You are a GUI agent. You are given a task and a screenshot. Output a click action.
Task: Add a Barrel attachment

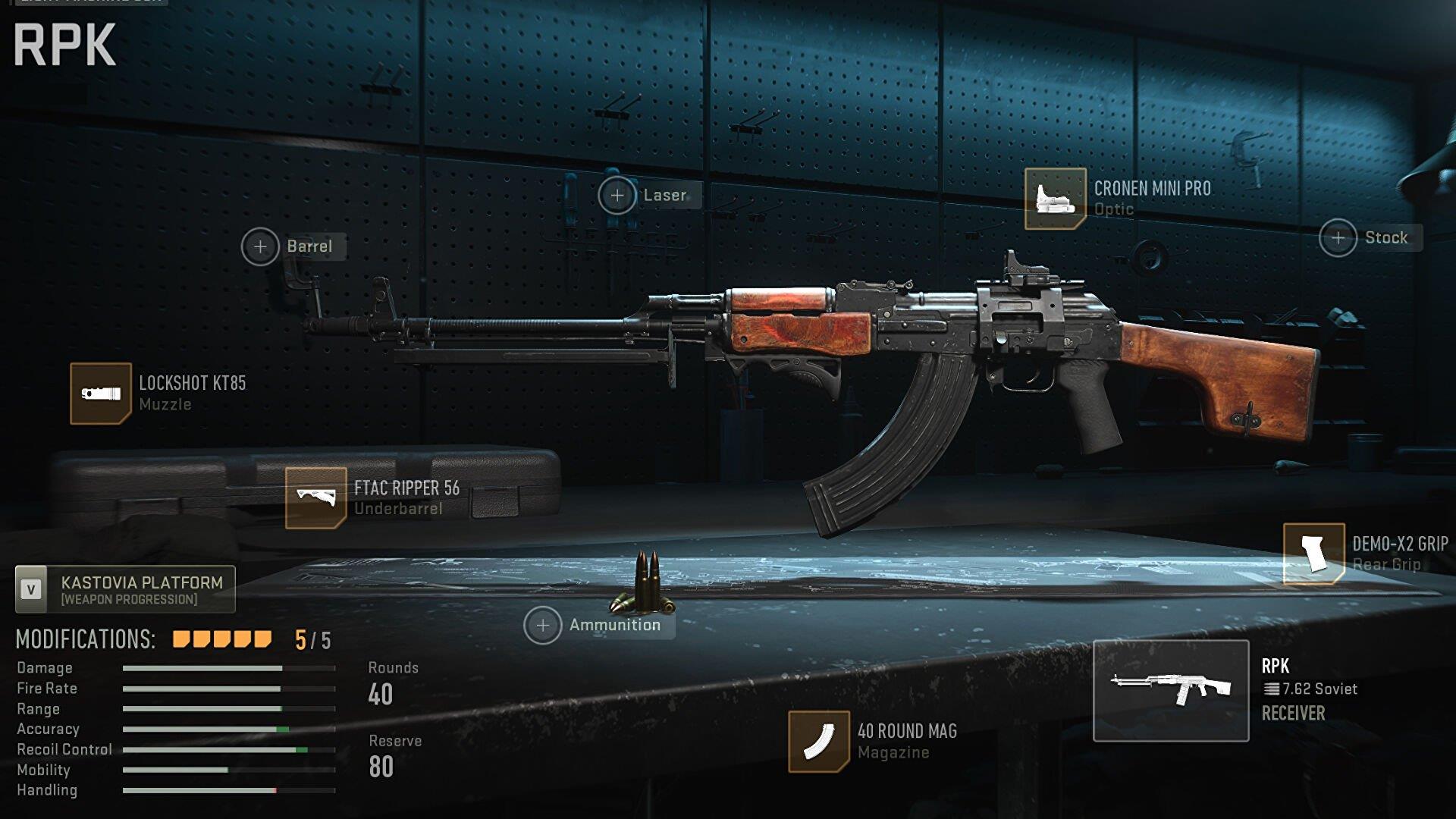260,247
